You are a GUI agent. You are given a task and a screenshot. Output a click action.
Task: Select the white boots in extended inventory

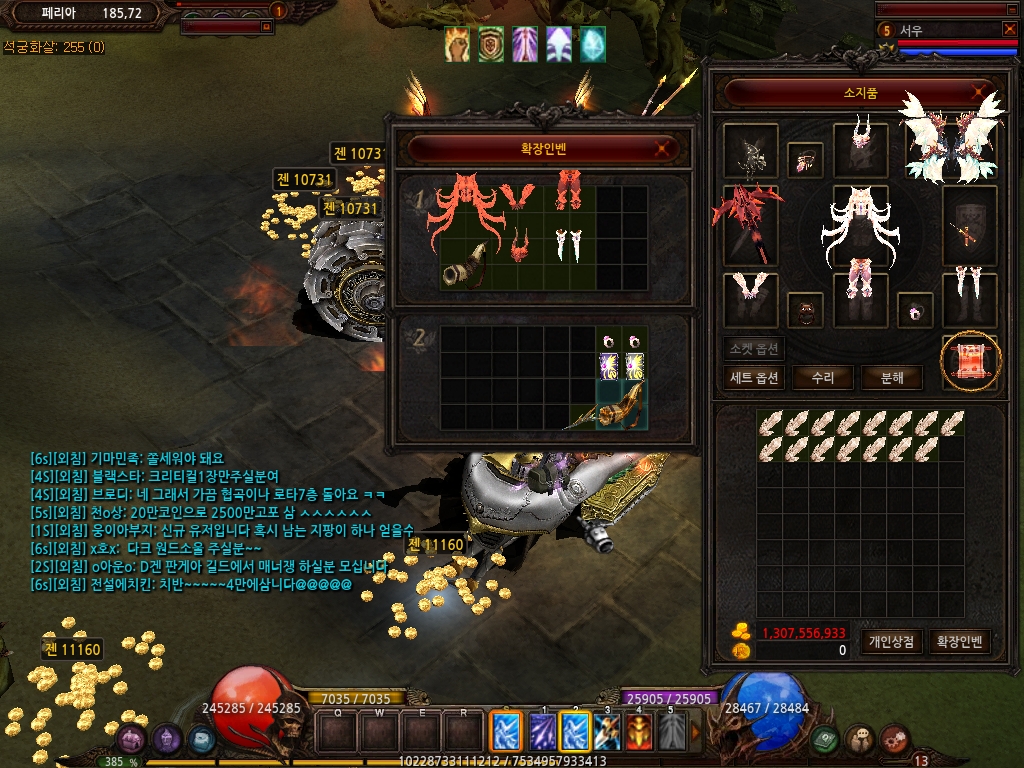point(569,242)
